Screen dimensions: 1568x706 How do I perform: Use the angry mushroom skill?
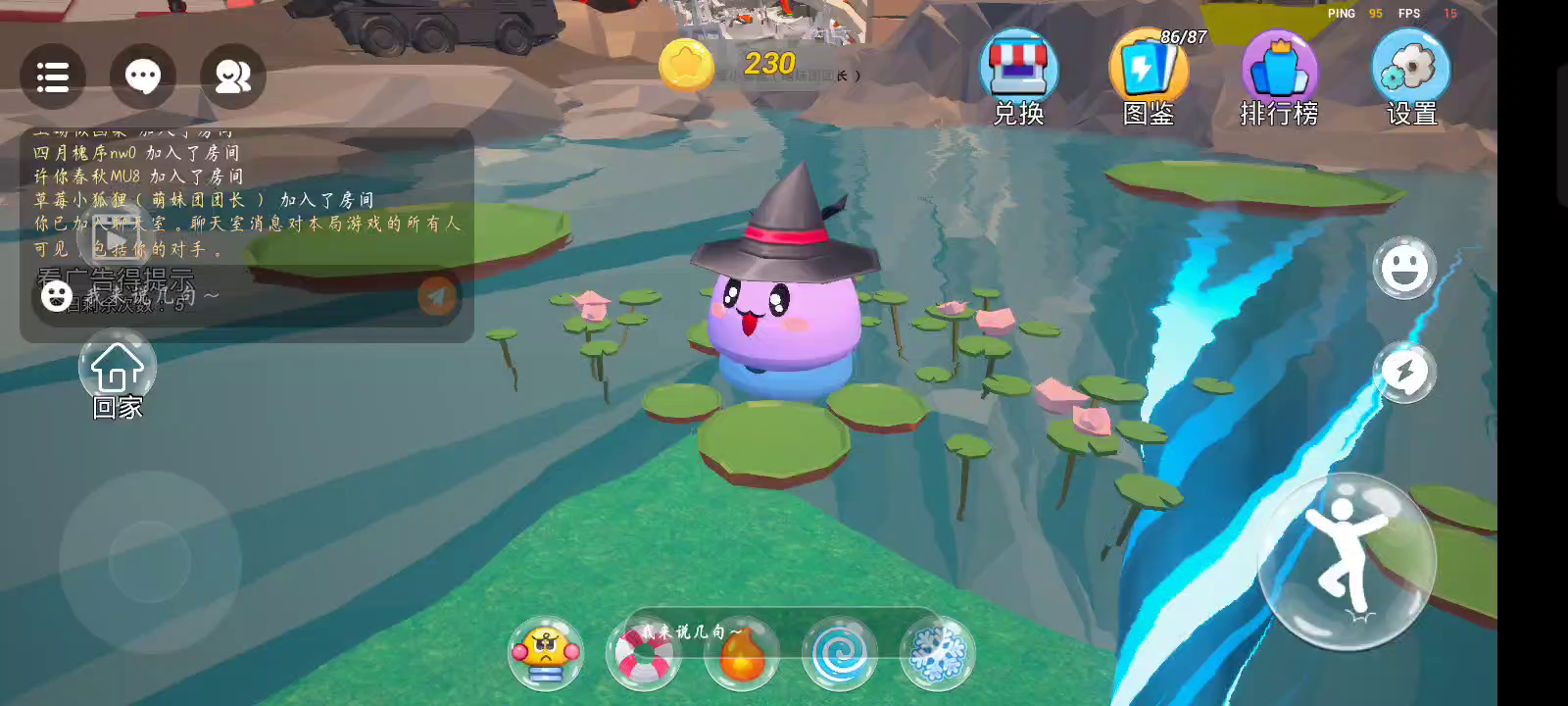click(x=546, y=653)
